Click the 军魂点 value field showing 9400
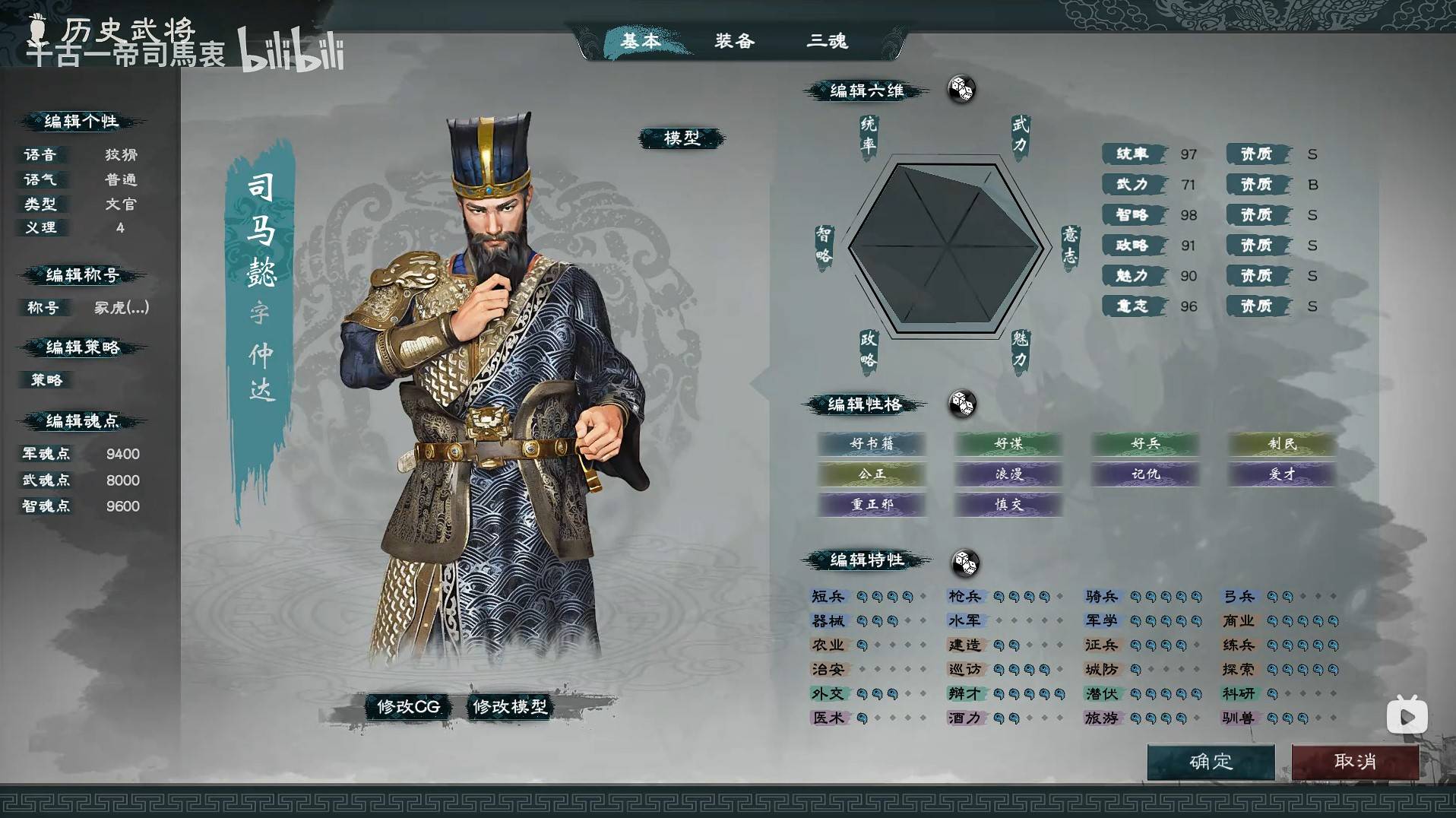Viewport: 1456px width, 818px height. click(122, 454)
